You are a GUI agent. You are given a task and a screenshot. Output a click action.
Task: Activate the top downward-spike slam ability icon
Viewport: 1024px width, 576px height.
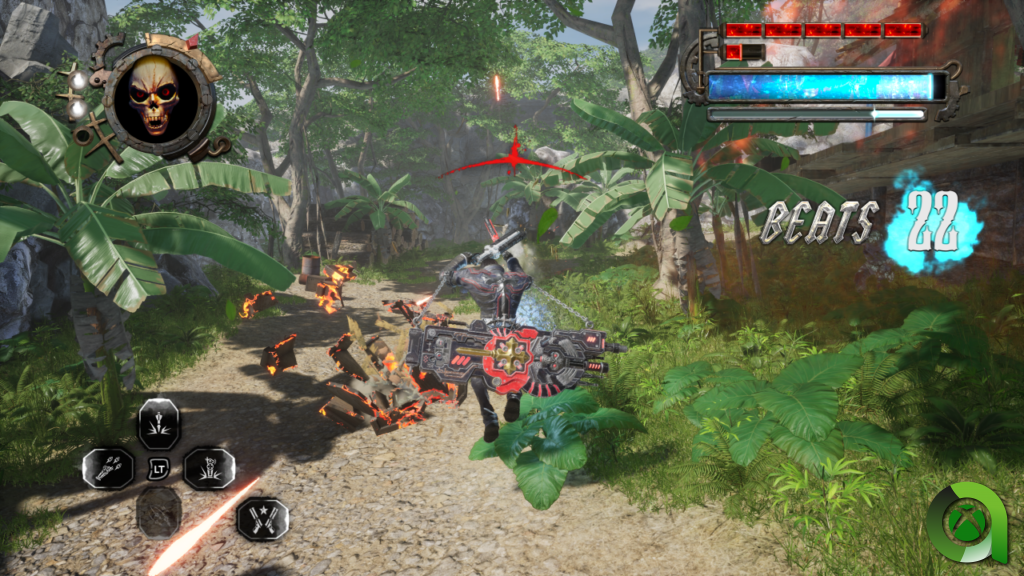[158, 422]
